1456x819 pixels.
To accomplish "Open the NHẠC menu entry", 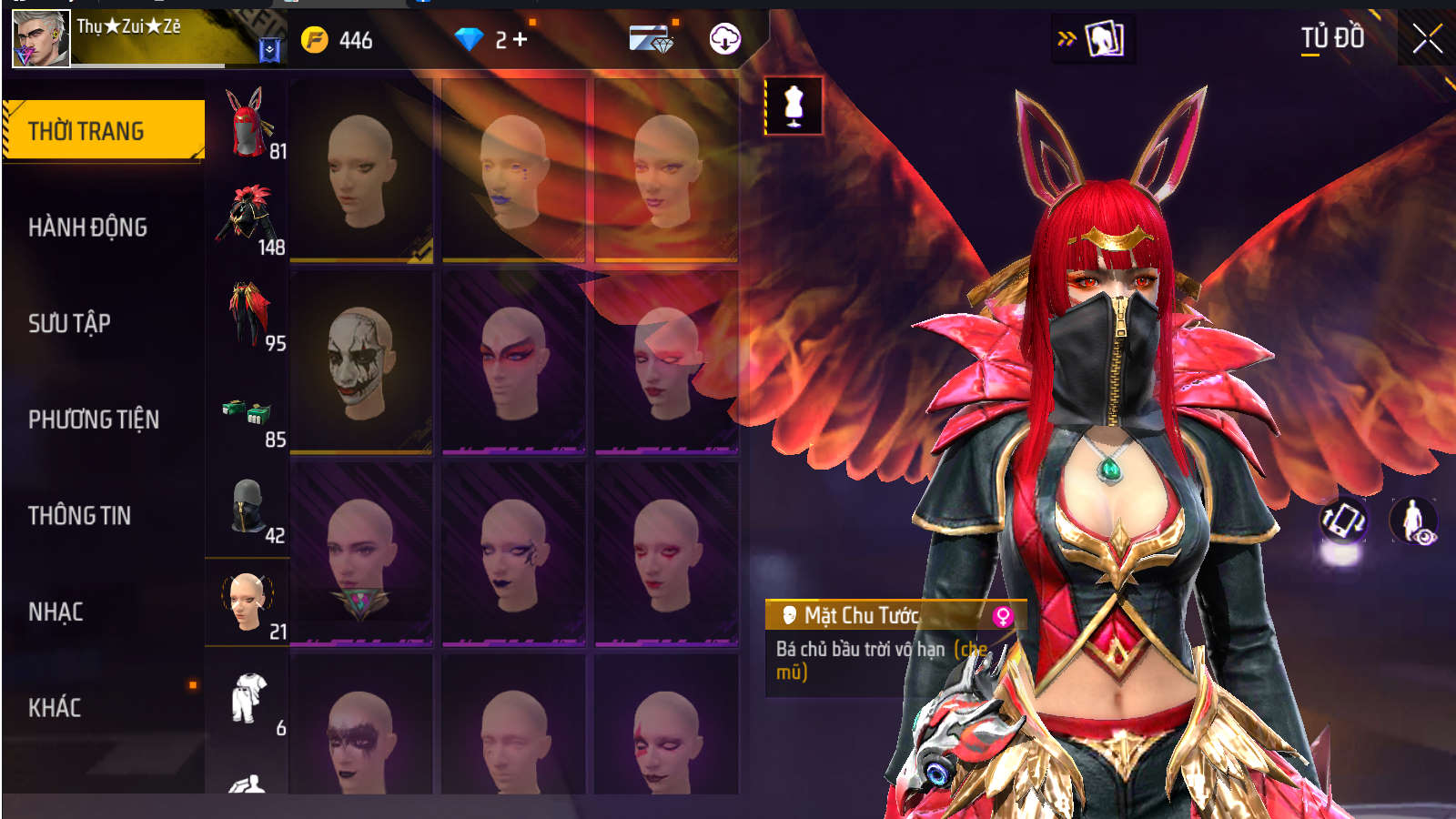I will (56, 612).
